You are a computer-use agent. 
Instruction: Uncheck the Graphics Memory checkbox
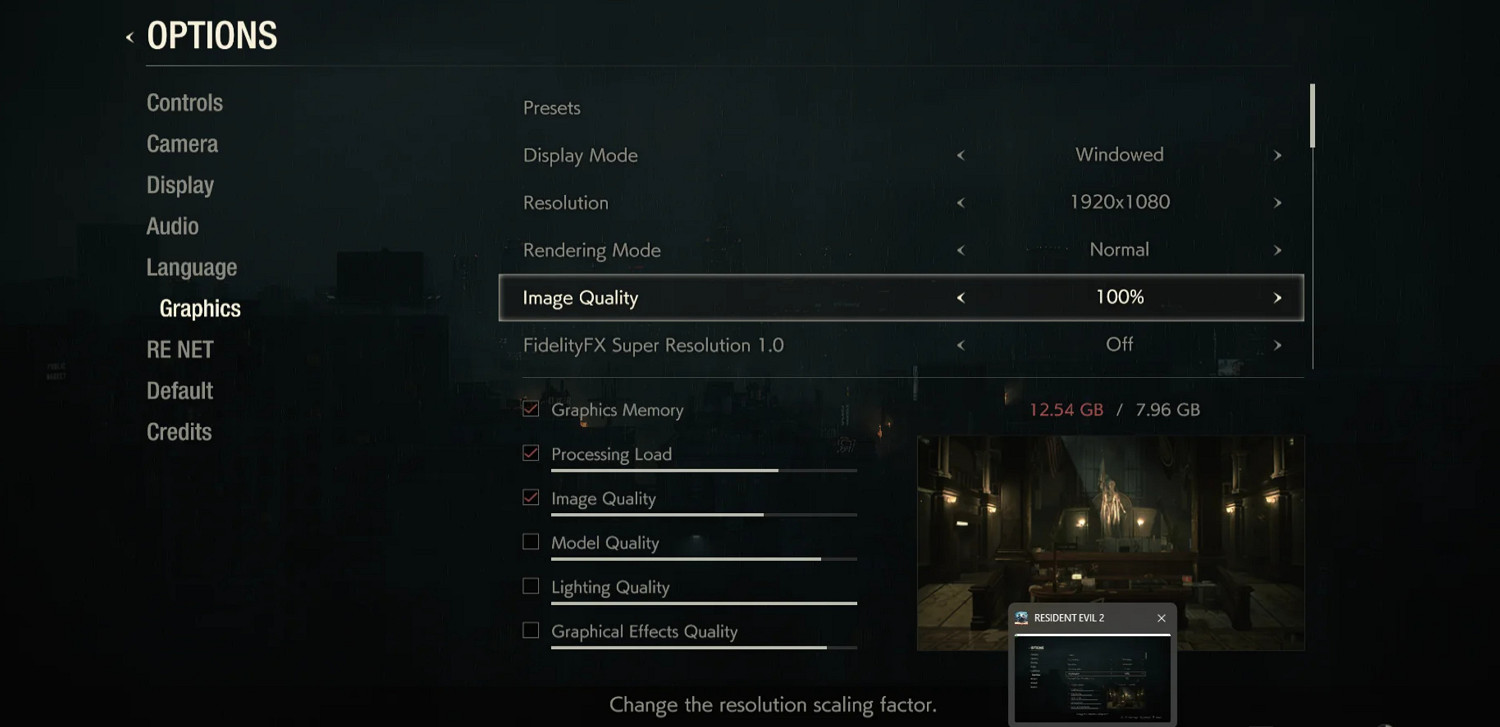530,408
